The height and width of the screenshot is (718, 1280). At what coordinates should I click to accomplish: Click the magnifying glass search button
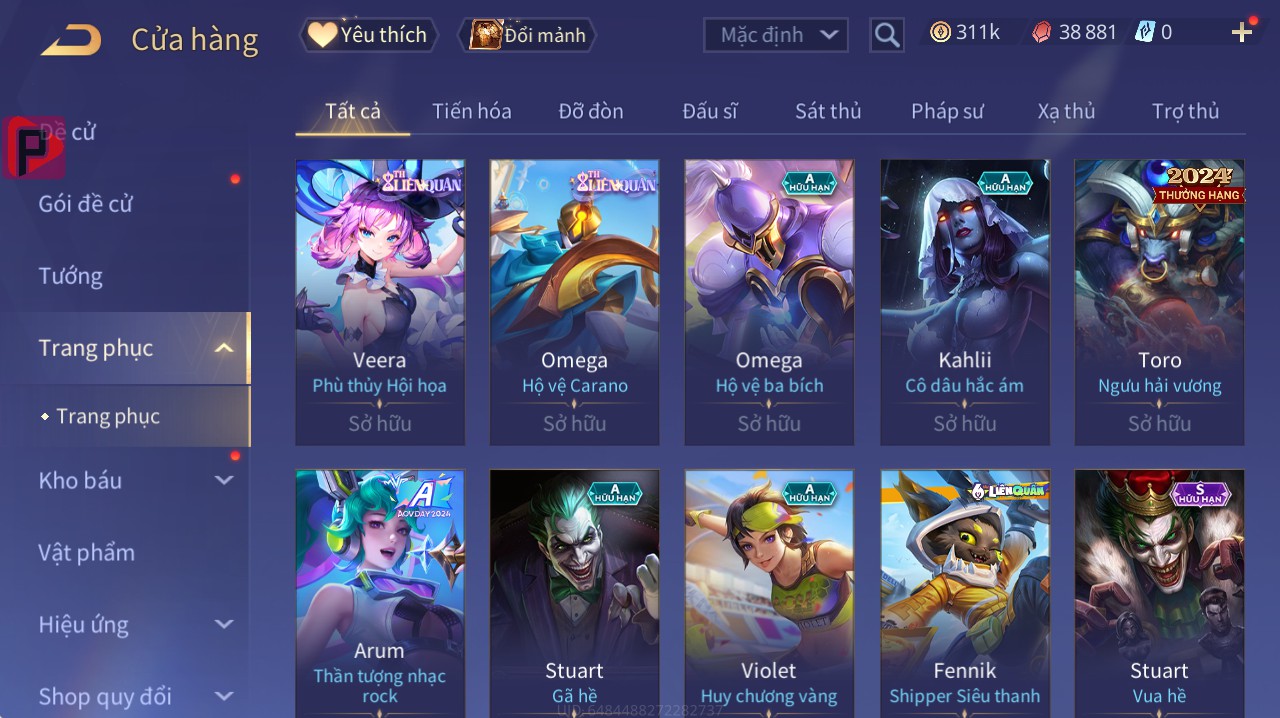887,35
